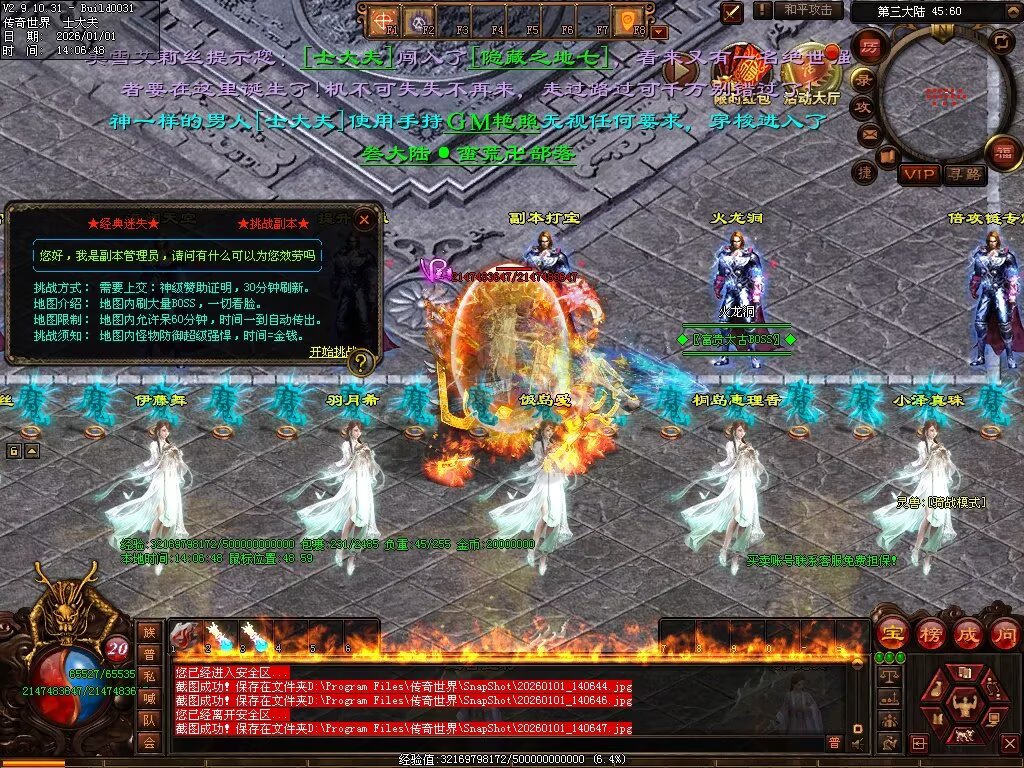
Task: Click 开始挑战 to start the challenge
Action: [x=332, y=352]
